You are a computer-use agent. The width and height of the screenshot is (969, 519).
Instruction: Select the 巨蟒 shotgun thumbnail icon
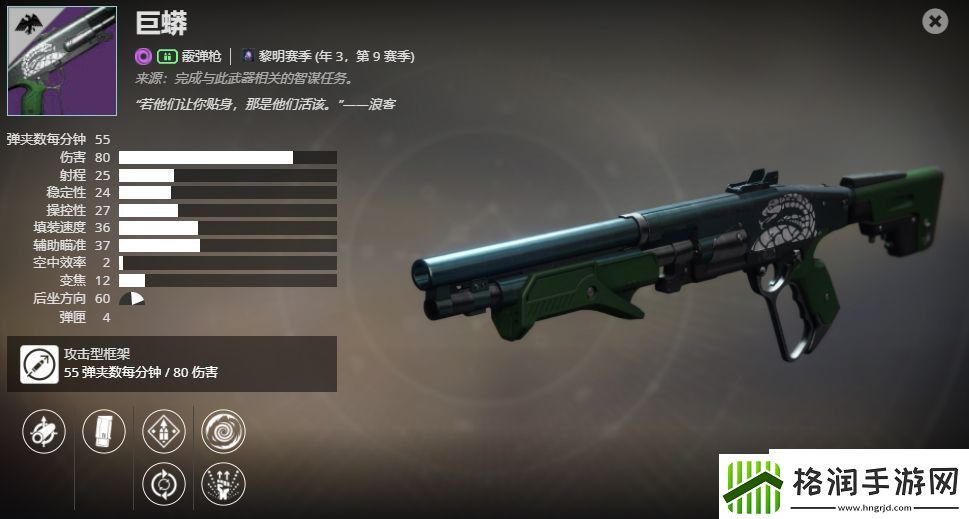(x=62, y=62)
